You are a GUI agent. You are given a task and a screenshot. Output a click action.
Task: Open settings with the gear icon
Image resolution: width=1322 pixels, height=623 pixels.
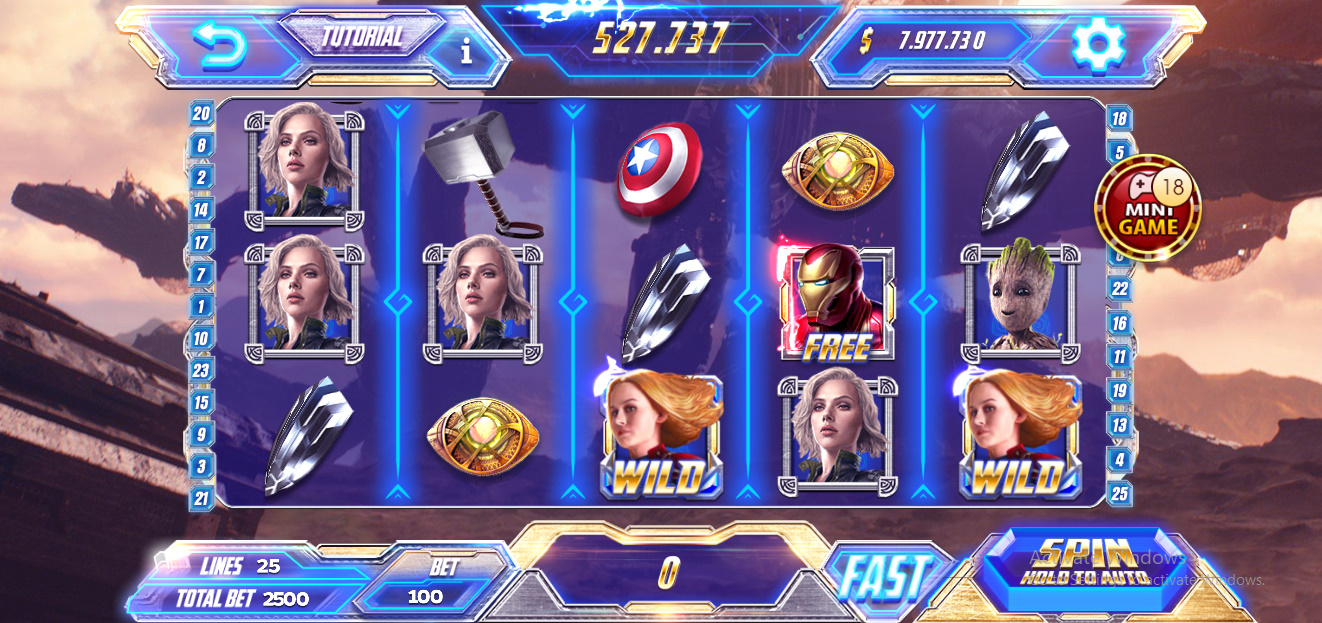coord(1098,44)
